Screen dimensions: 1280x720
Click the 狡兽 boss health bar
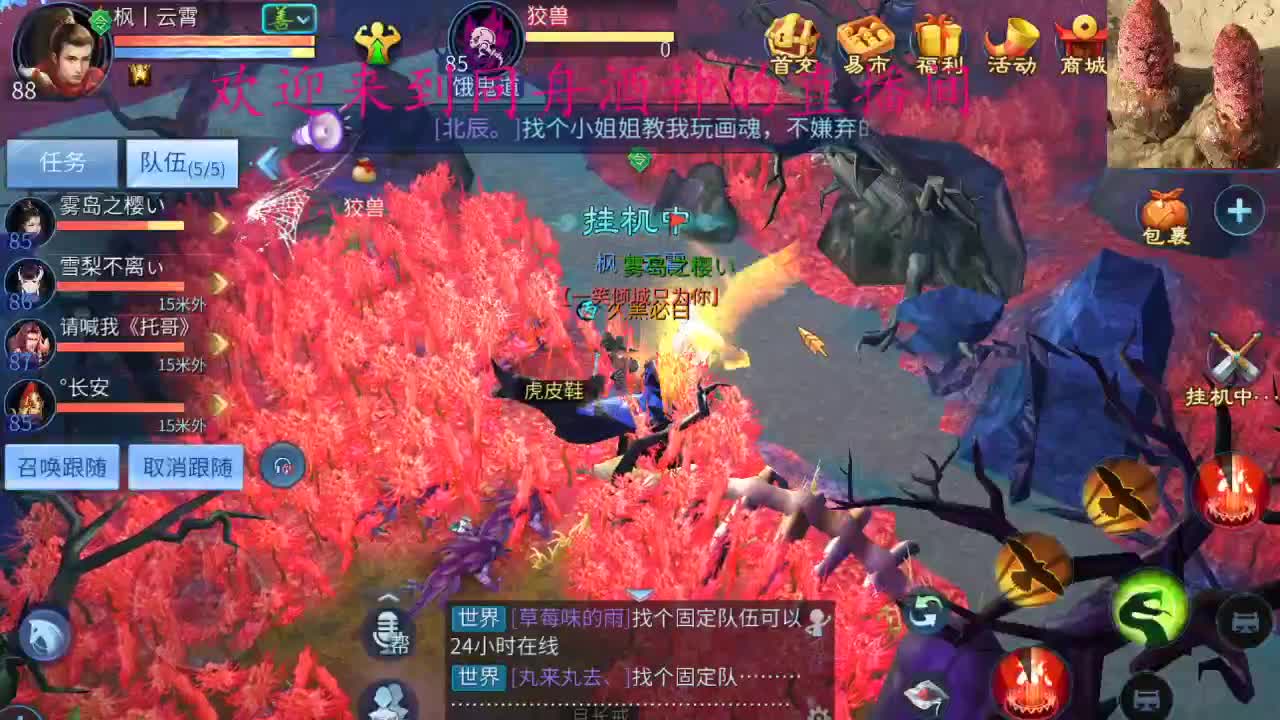click(x=600, y=36)
